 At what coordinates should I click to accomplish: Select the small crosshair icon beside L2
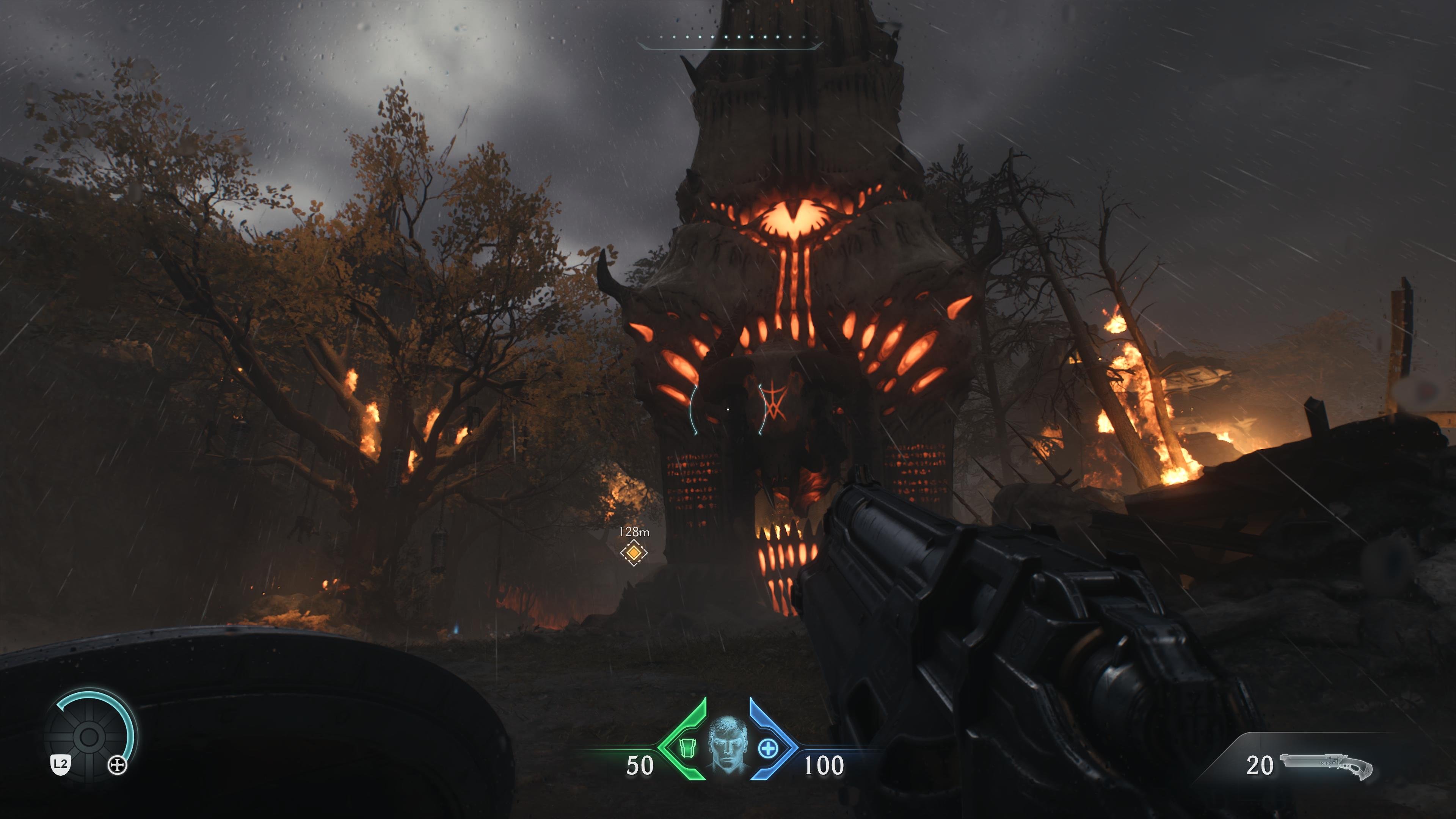[x=118, y=765]
